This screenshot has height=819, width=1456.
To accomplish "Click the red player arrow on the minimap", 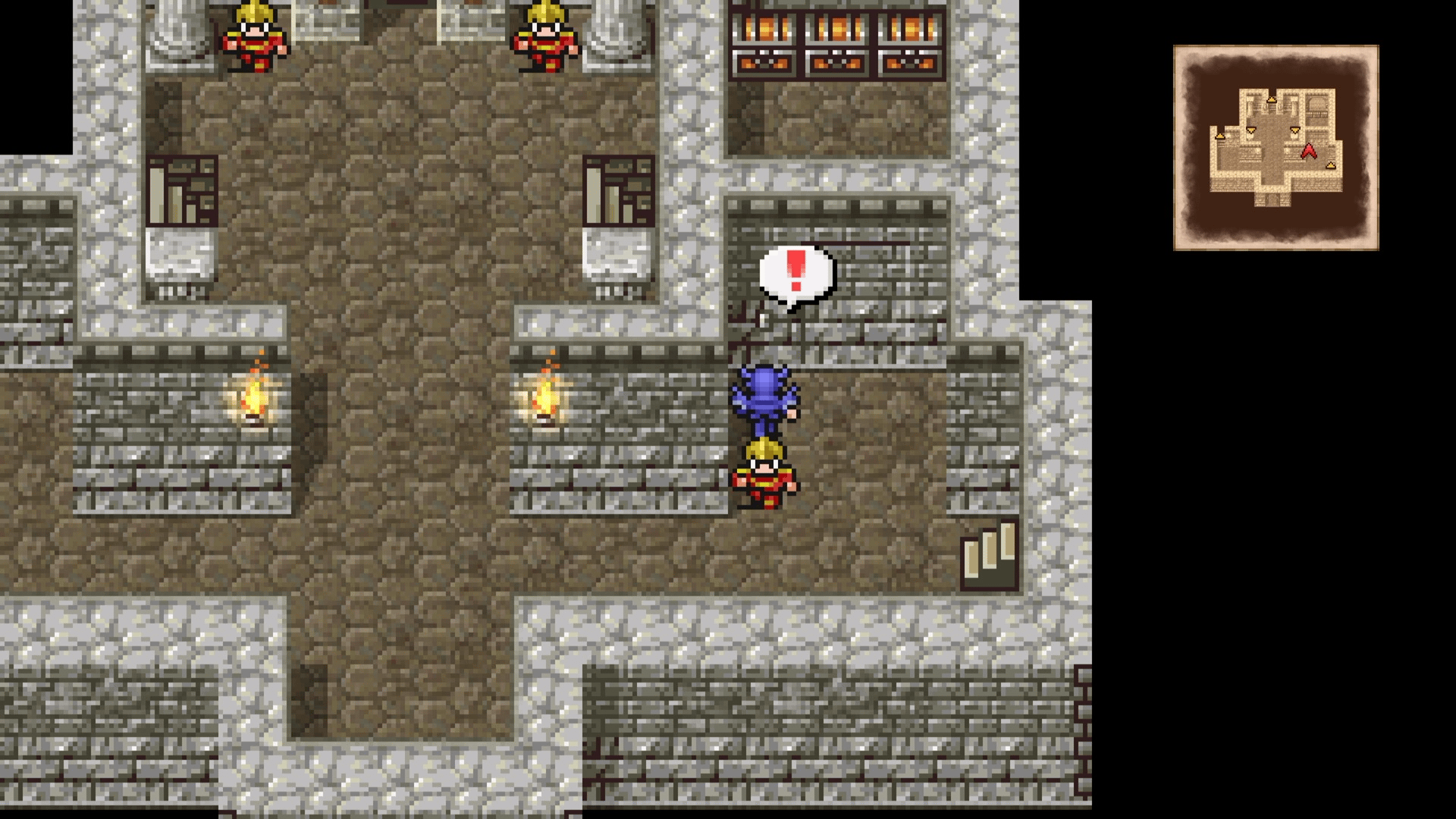I will coord(1309,152).
